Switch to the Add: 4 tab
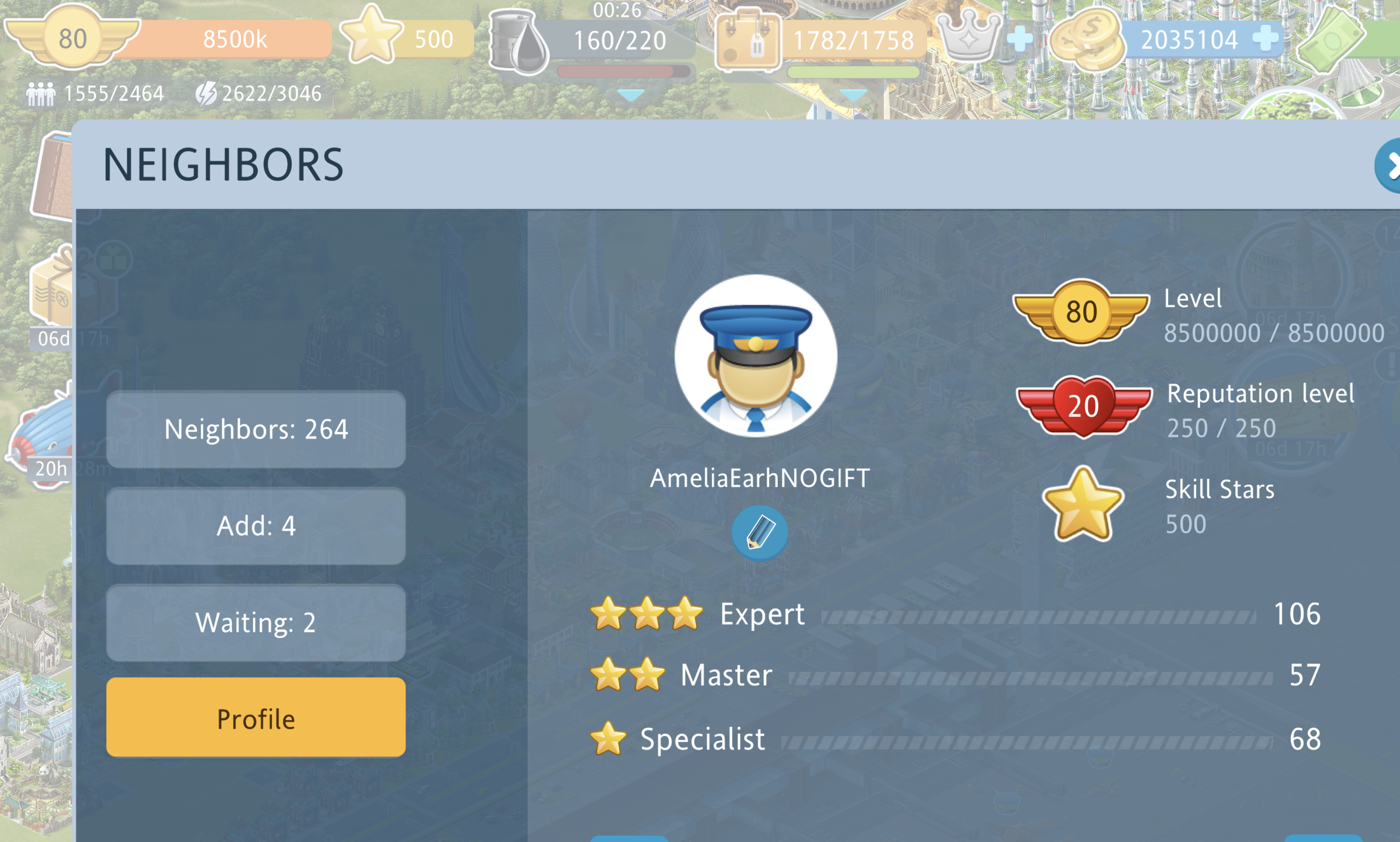 [x=256, y=526]
